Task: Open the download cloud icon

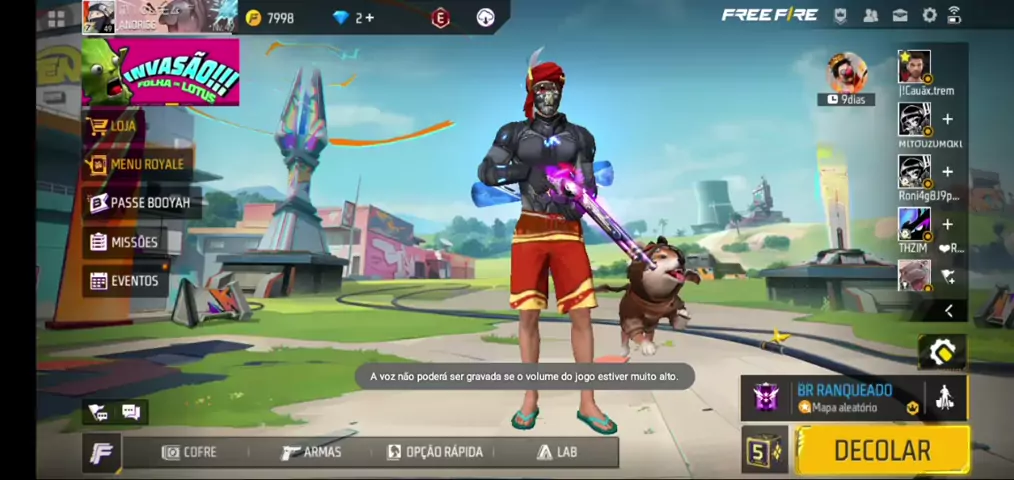Action: [486, 18]
